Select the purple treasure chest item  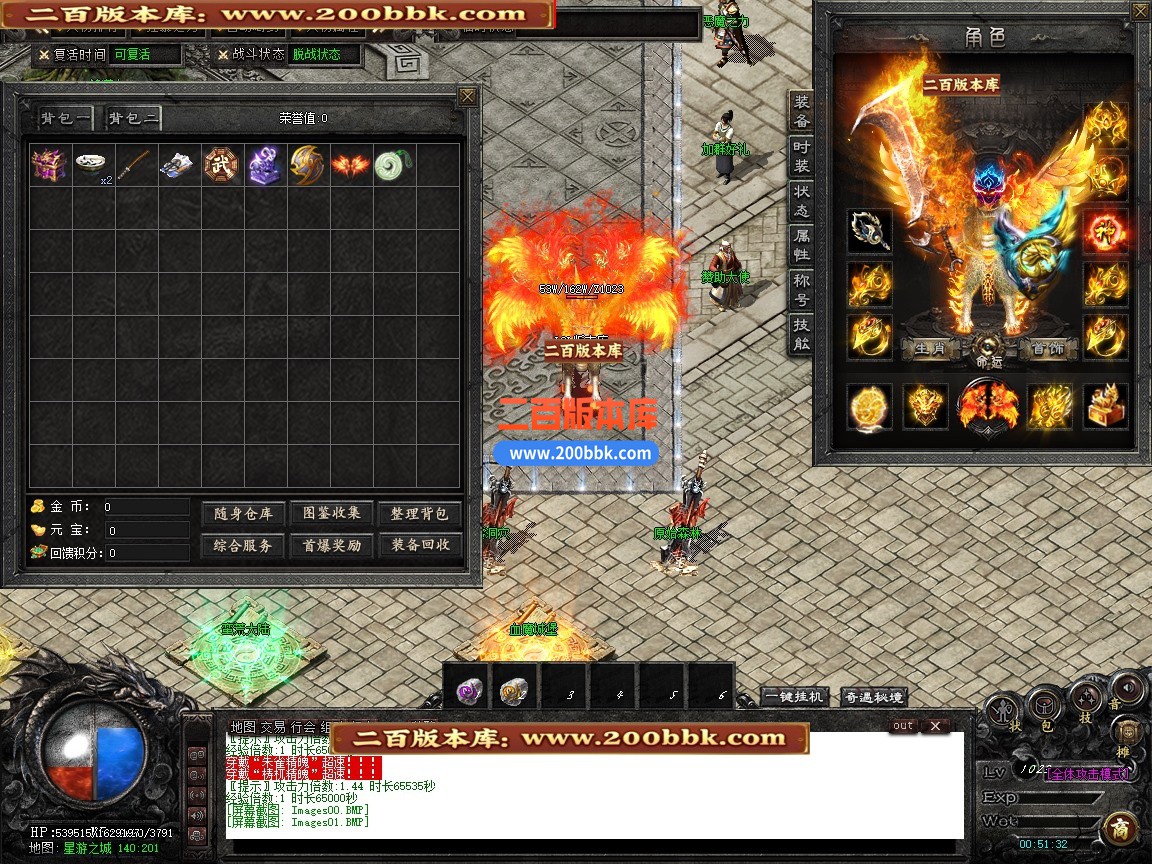(49, 165)
